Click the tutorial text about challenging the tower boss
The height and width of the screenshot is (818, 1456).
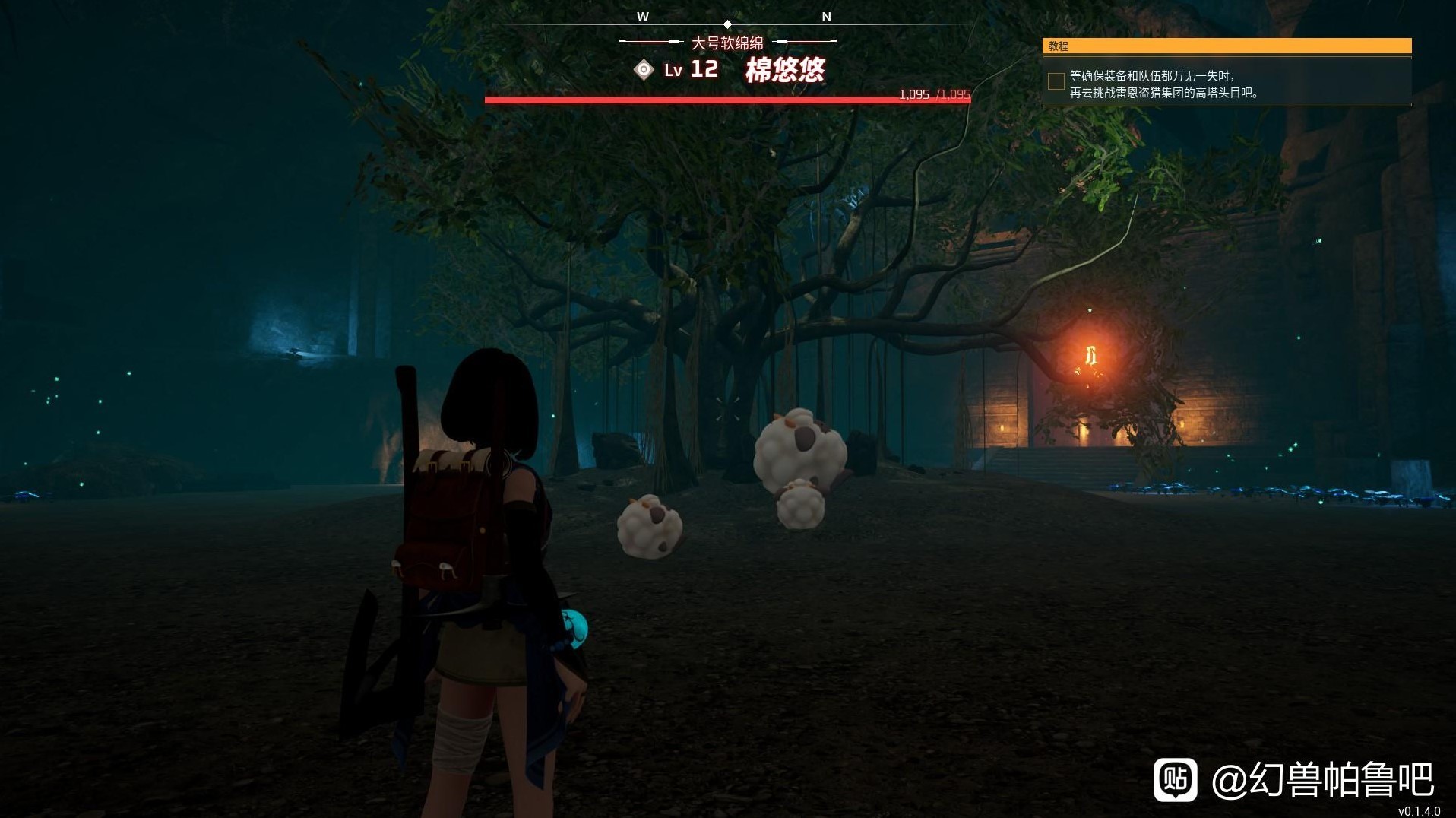1164,84
